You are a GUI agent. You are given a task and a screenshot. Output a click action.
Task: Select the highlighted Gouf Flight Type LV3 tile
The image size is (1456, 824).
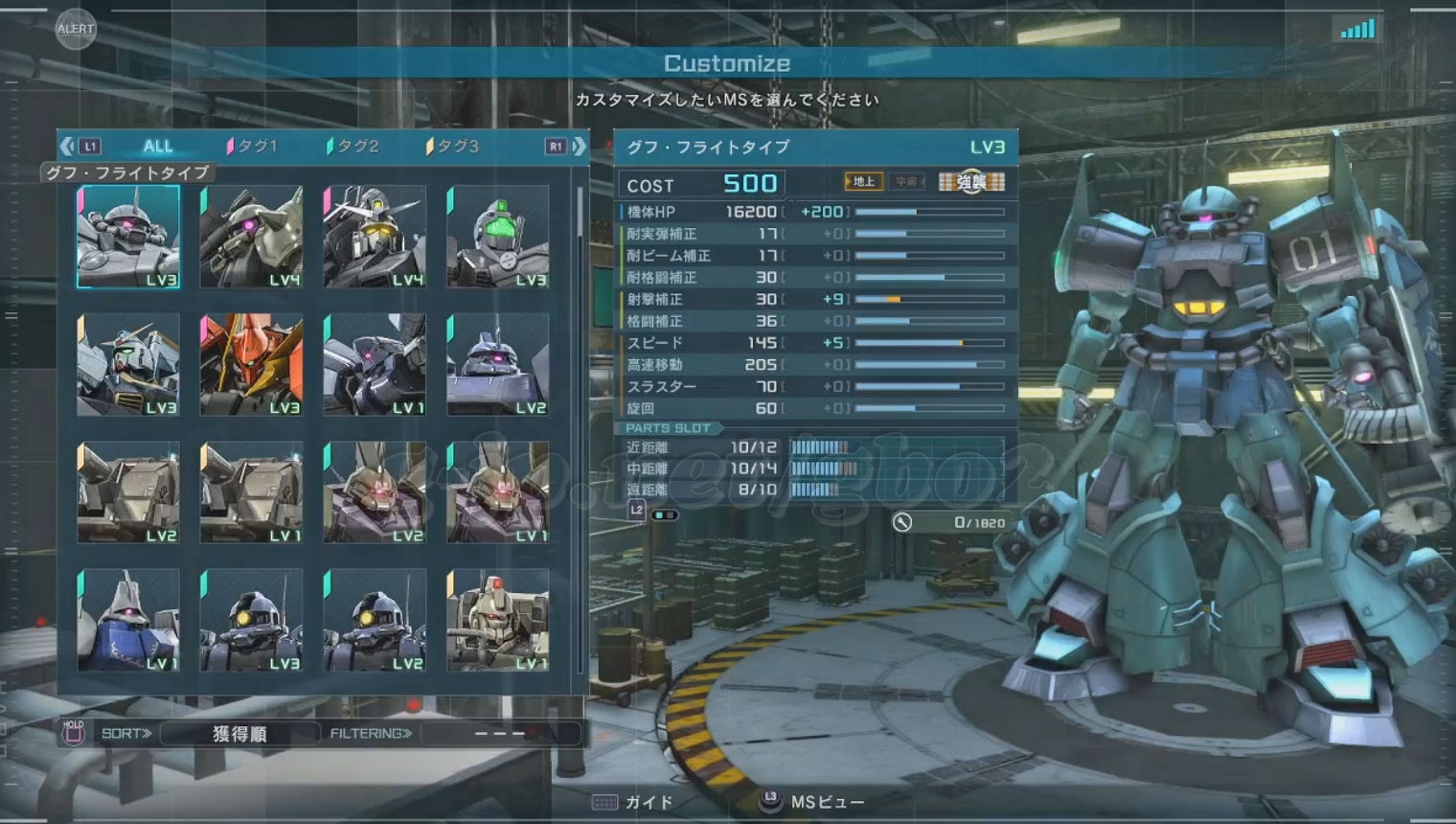tap(128, 237)
